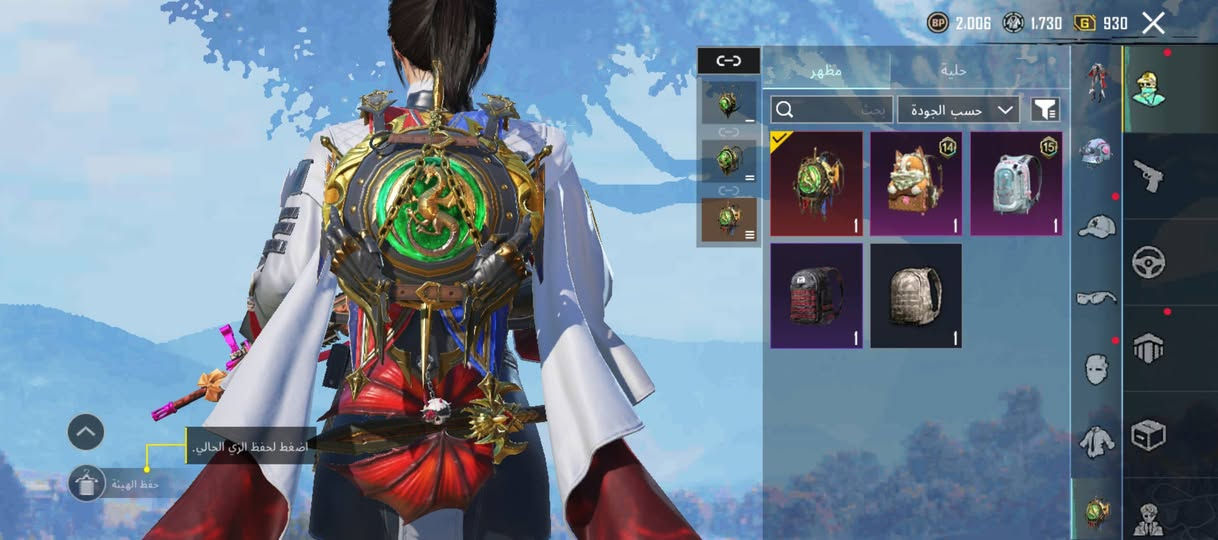1218x540 pixels.
Task: Expand the up-arrow chevron button
Action: 86,432
